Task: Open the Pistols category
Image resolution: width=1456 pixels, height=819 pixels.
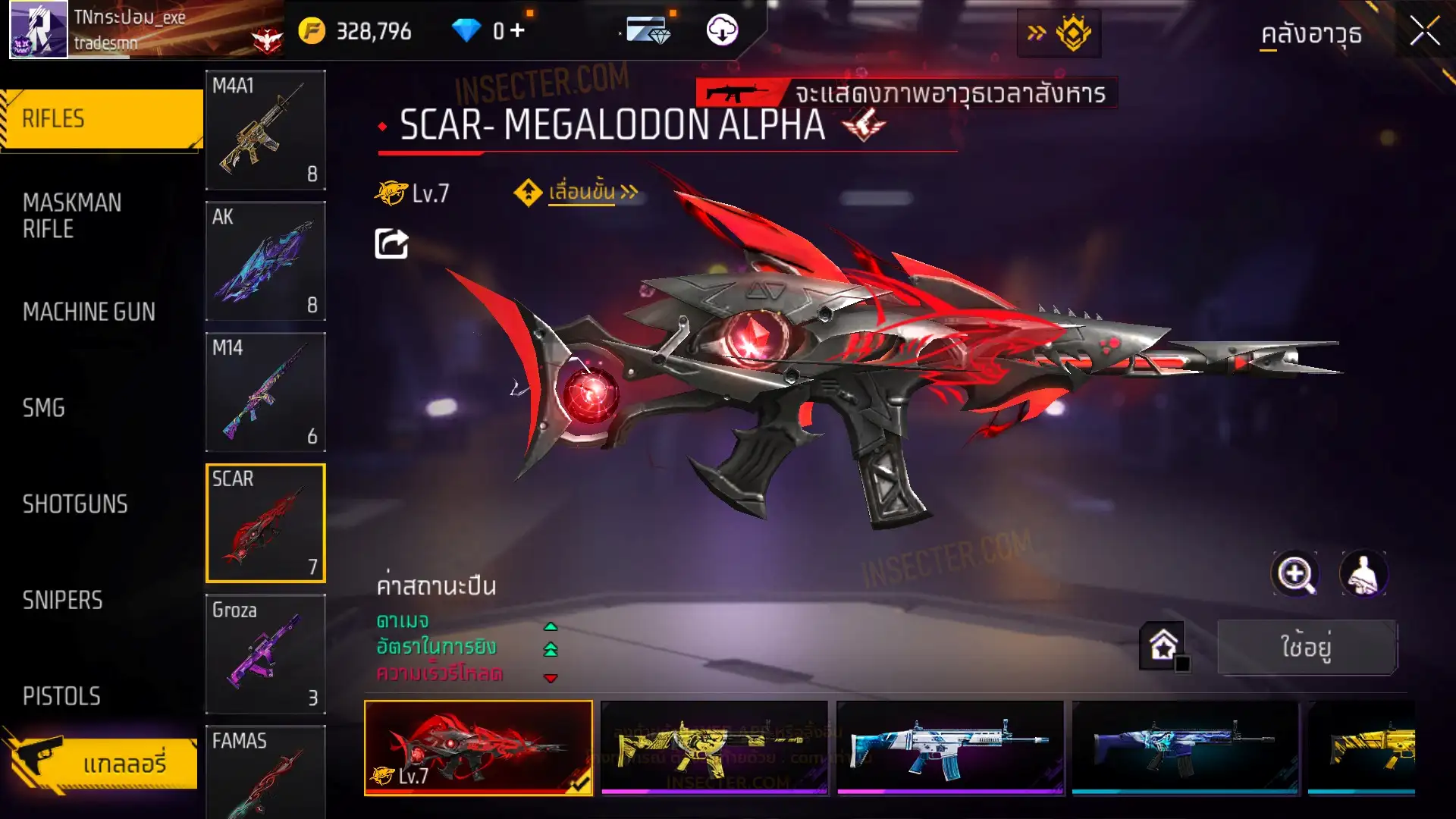Action: coord(61,696)
